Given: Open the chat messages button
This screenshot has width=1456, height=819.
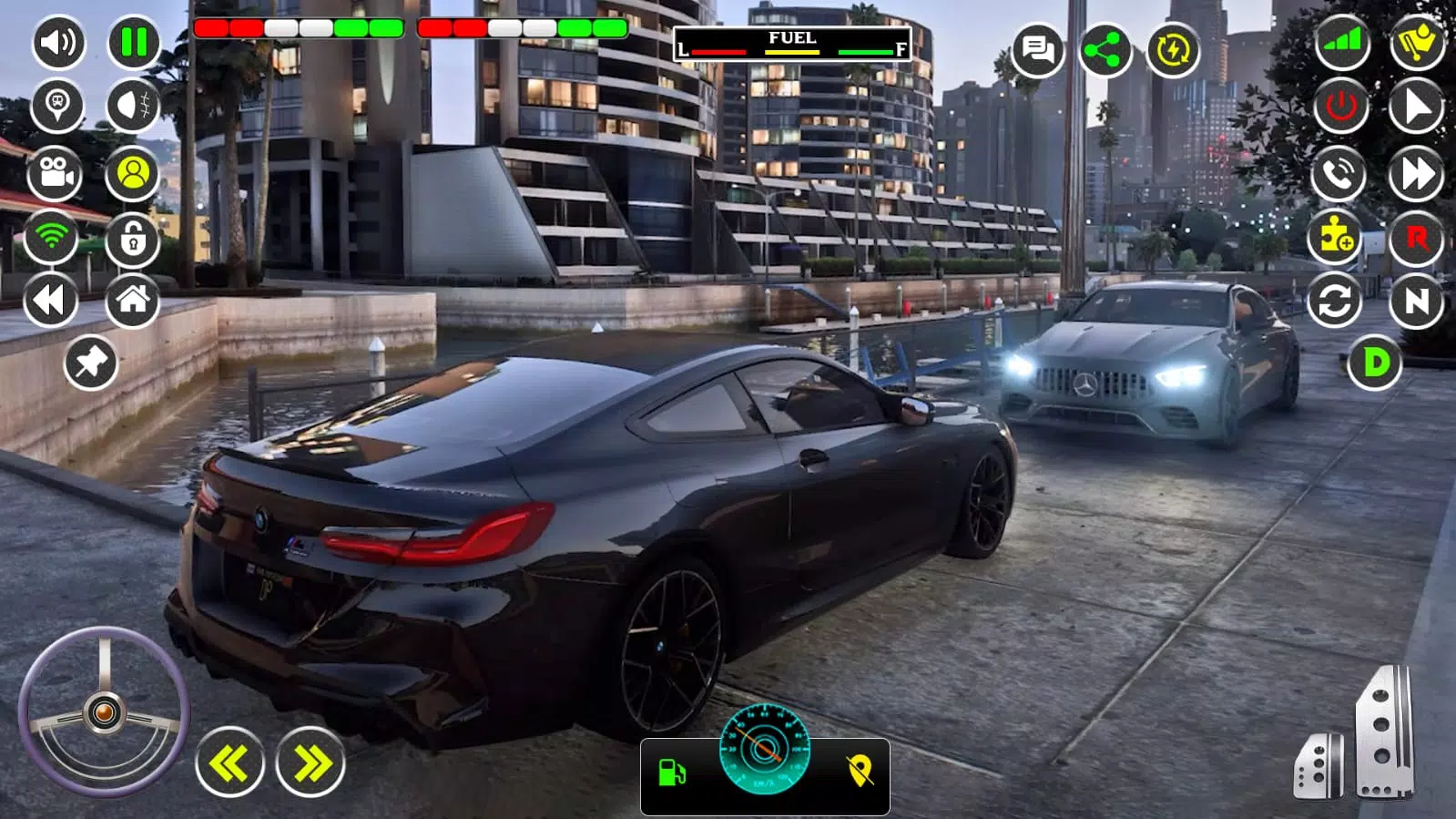Looking at the screenshot, I should click(x=1037, y=49).
